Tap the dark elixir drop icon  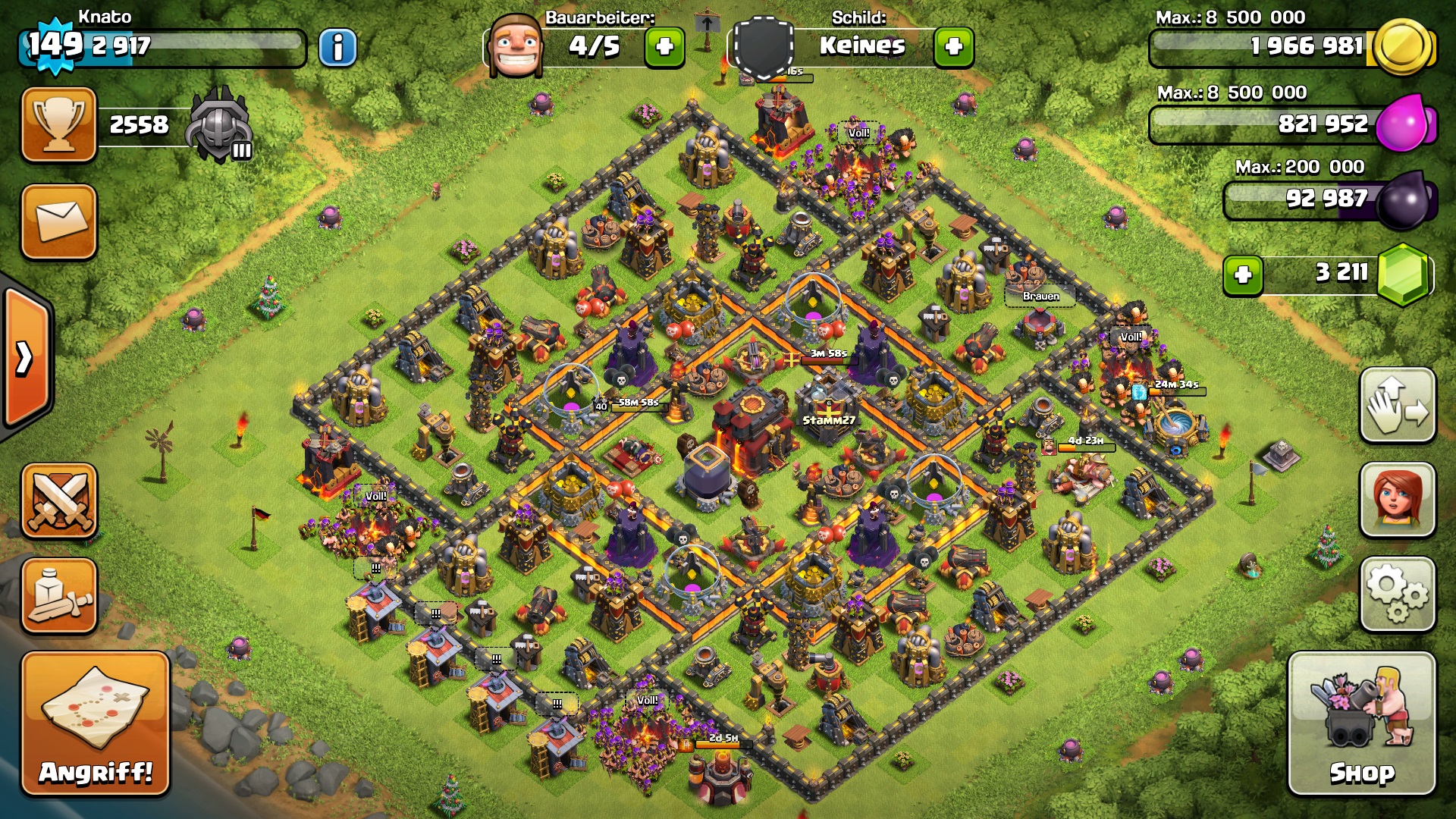(x=1404, y=200)
